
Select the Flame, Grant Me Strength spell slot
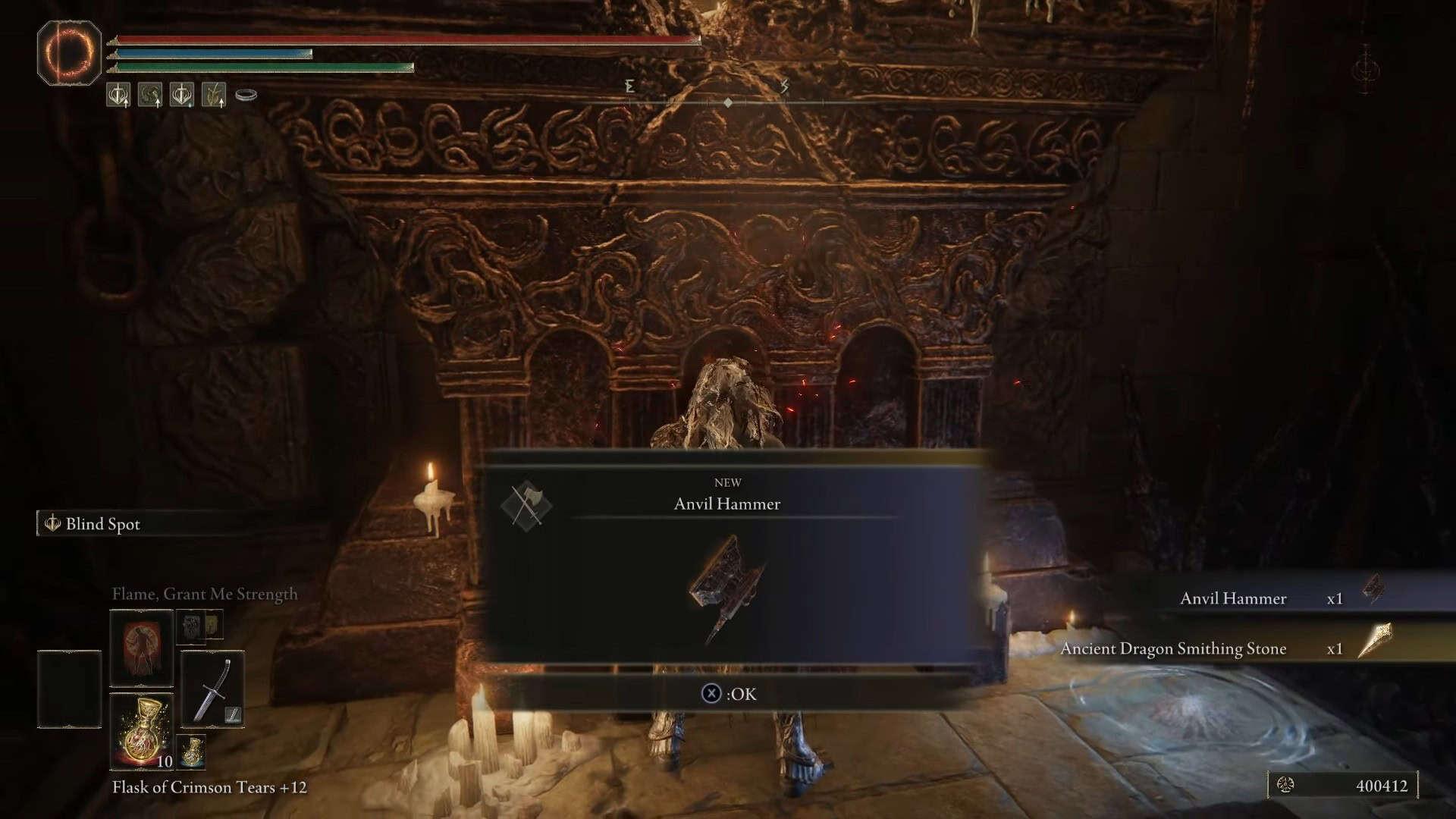point(142,648)
